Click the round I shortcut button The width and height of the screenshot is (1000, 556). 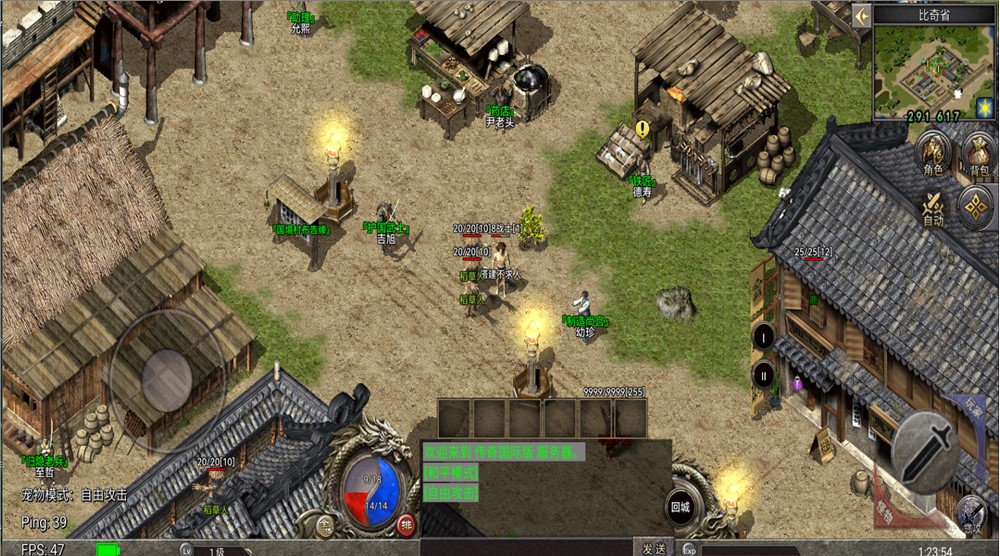point(764,336)
